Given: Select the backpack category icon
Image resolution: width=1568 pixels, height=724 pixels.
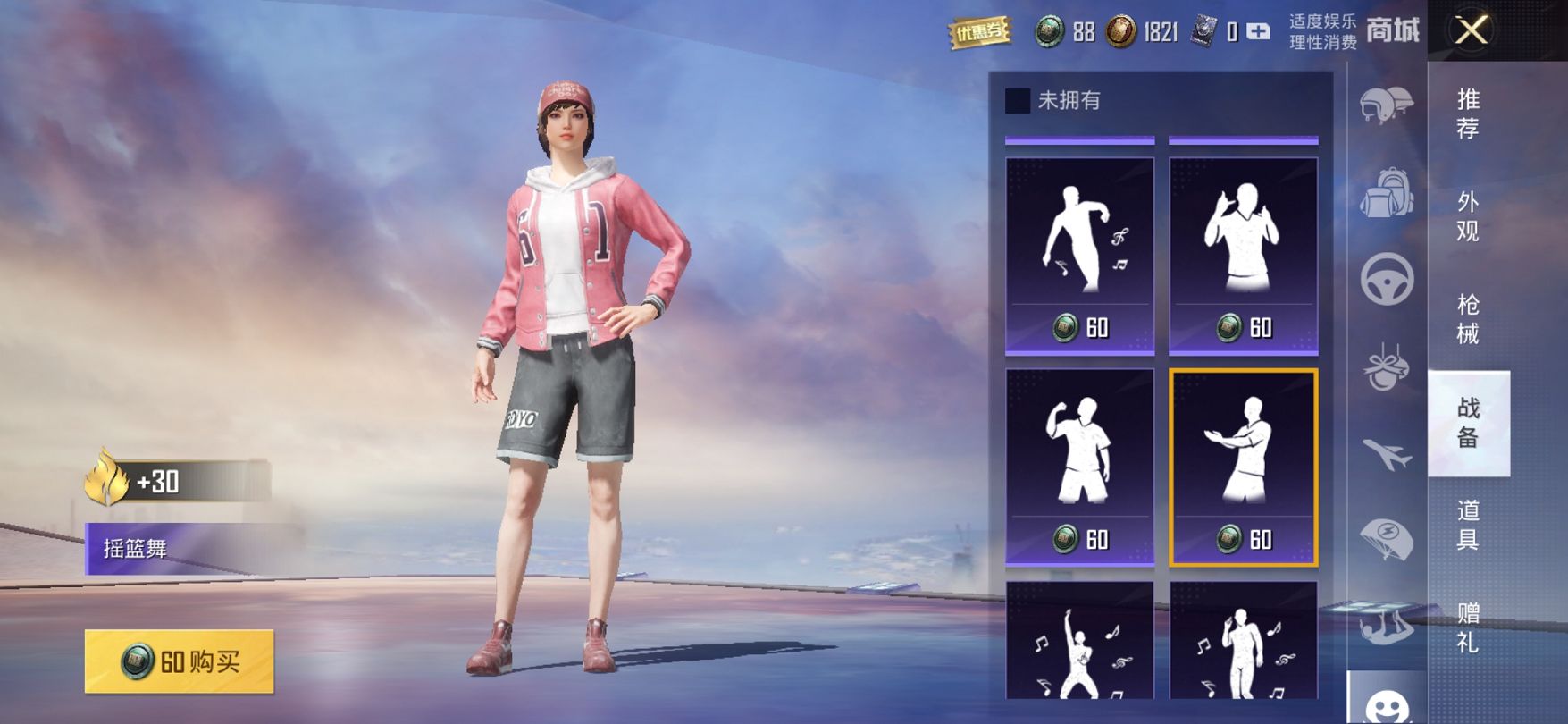Looking at the screenshot, I should coord(1387,192).
